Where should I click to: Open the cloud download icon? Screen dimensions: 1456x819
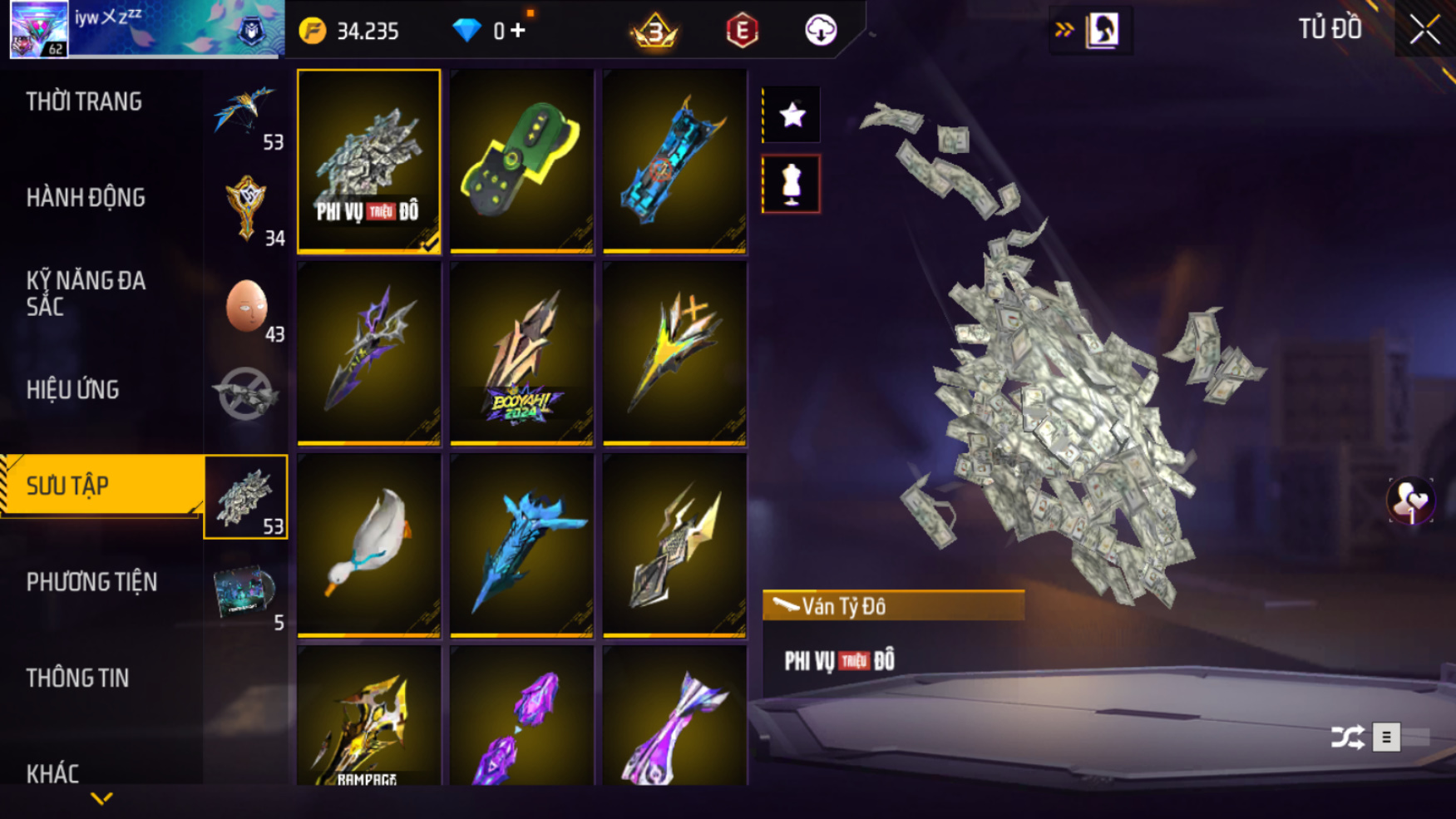coord(821,31)
